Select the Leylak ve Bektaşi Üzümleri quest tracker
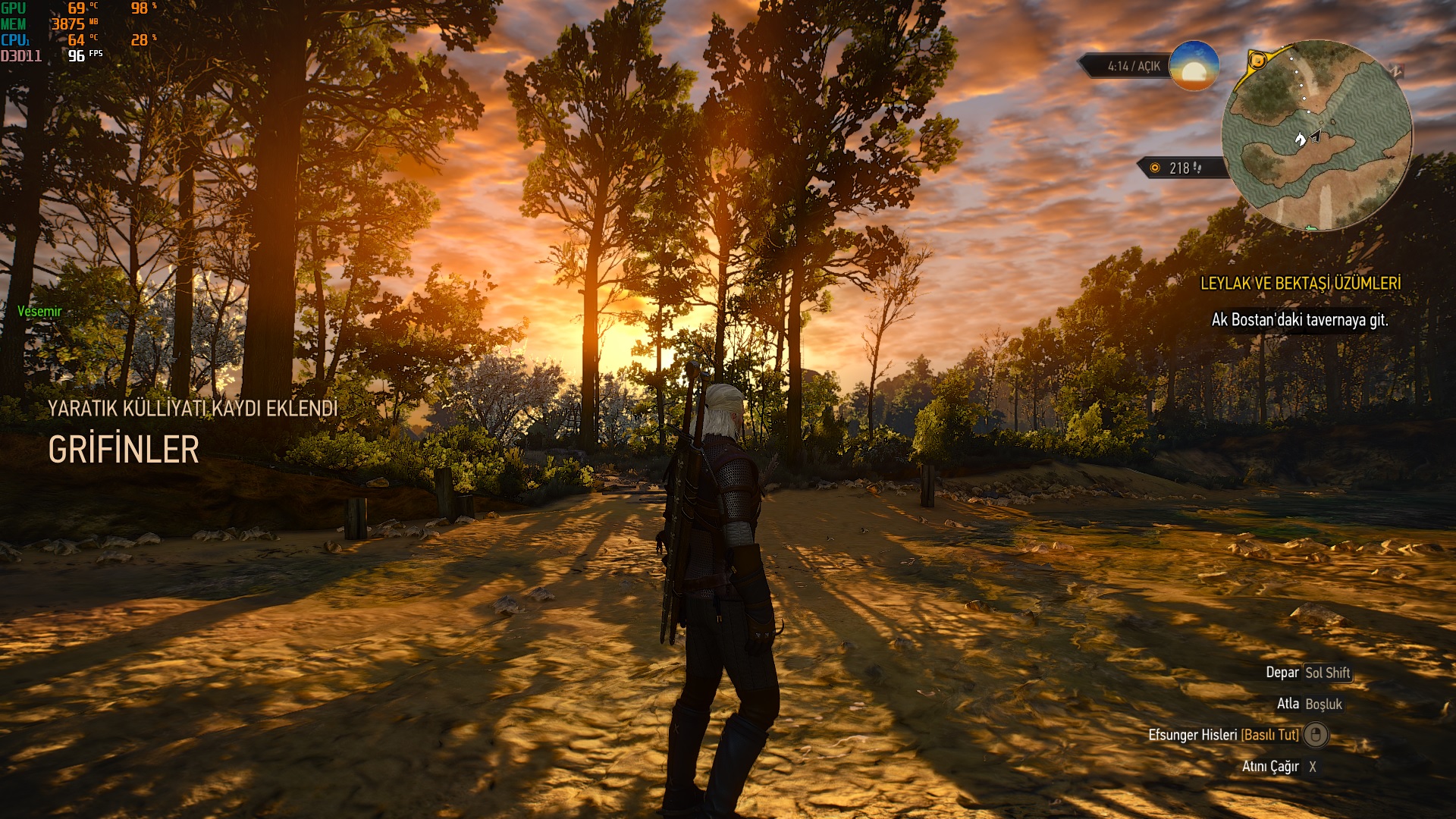 [1300, 284]
